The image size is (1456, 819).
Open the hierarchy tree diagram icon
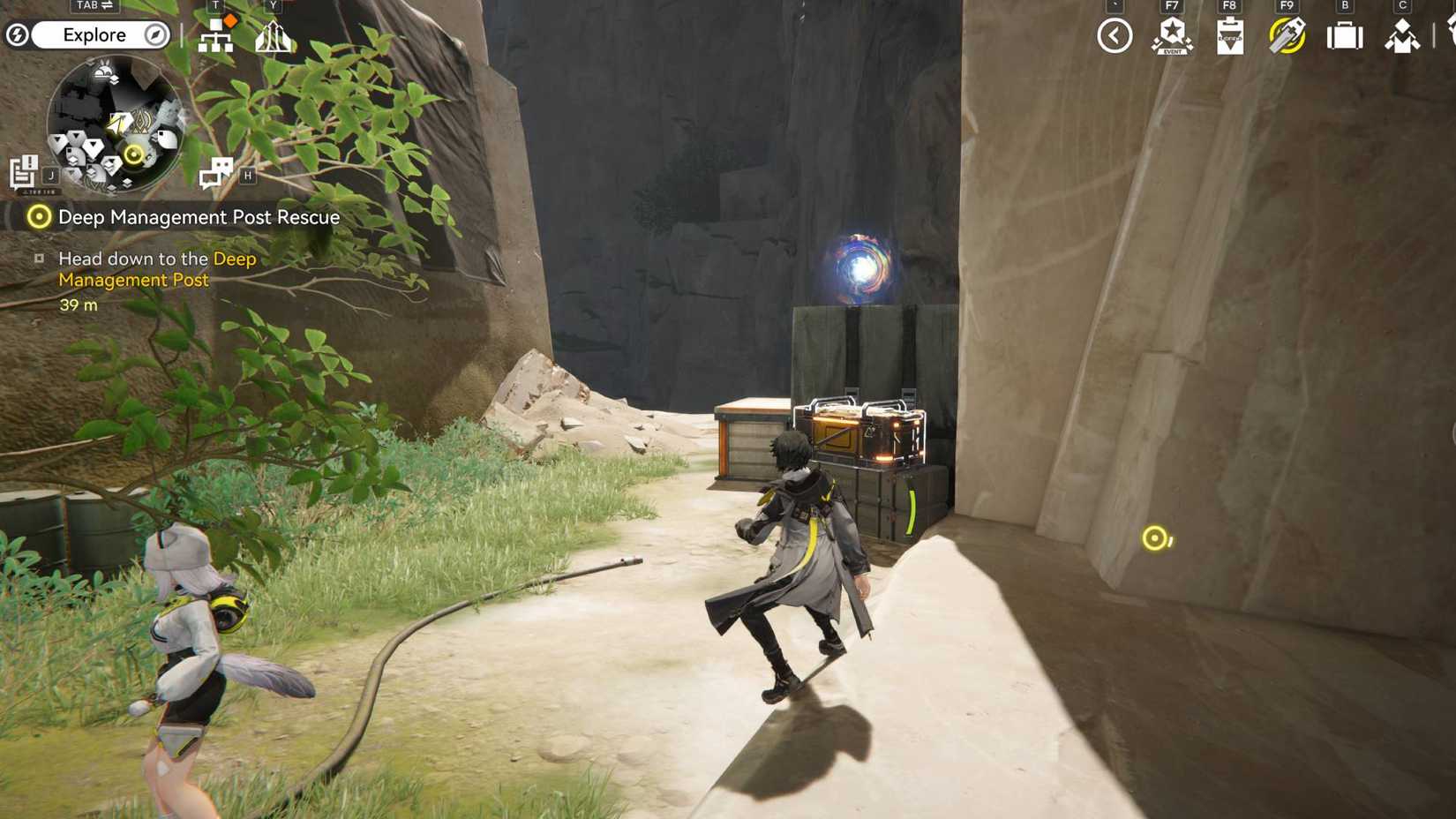215,36
